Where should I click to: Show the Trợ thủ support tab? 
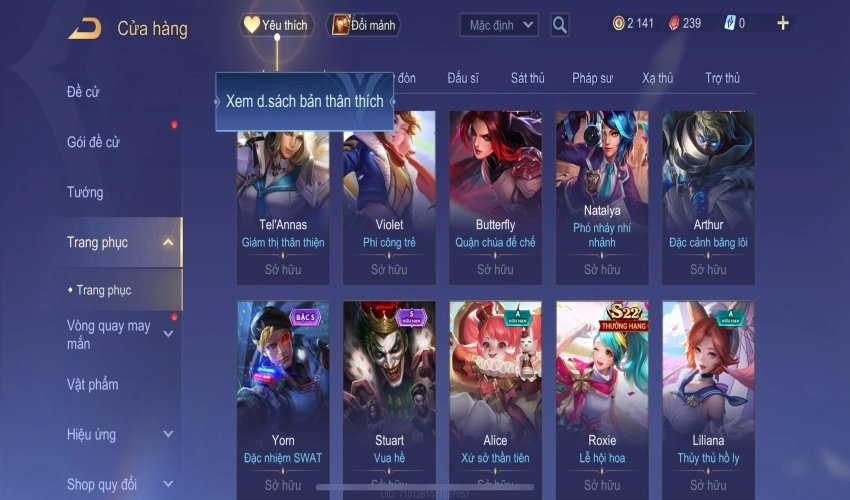tap(722, 78)
